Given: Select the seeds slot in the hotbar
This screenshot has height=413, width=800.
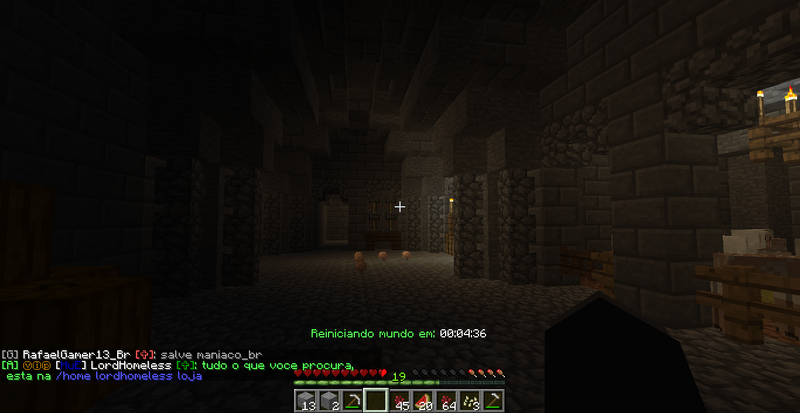Looking at the screenshot, I should tap(469, 401).
